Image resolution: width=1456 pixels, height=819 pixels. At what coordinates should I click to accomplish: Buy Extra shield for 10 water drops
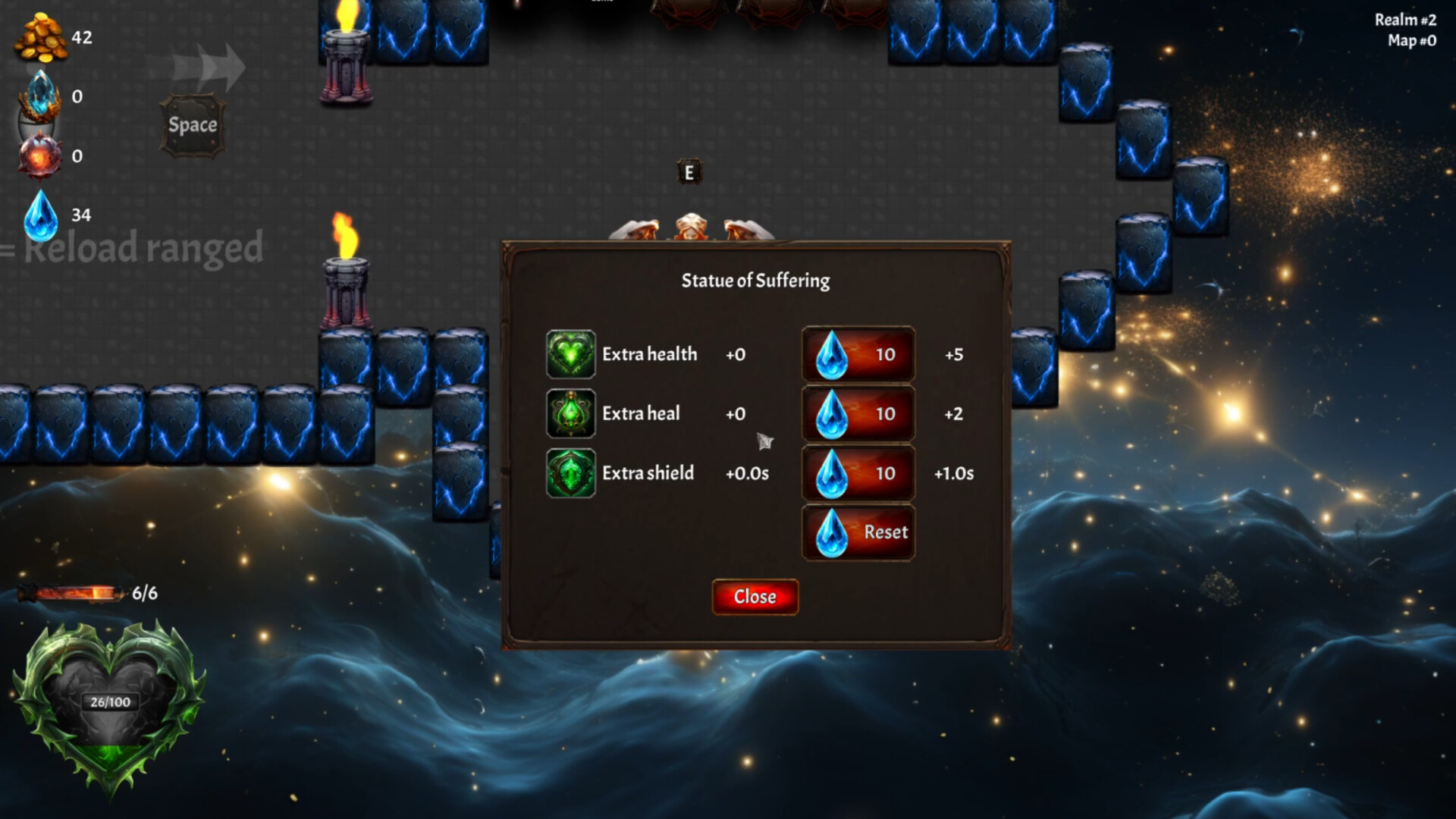[x=858, y=473]
